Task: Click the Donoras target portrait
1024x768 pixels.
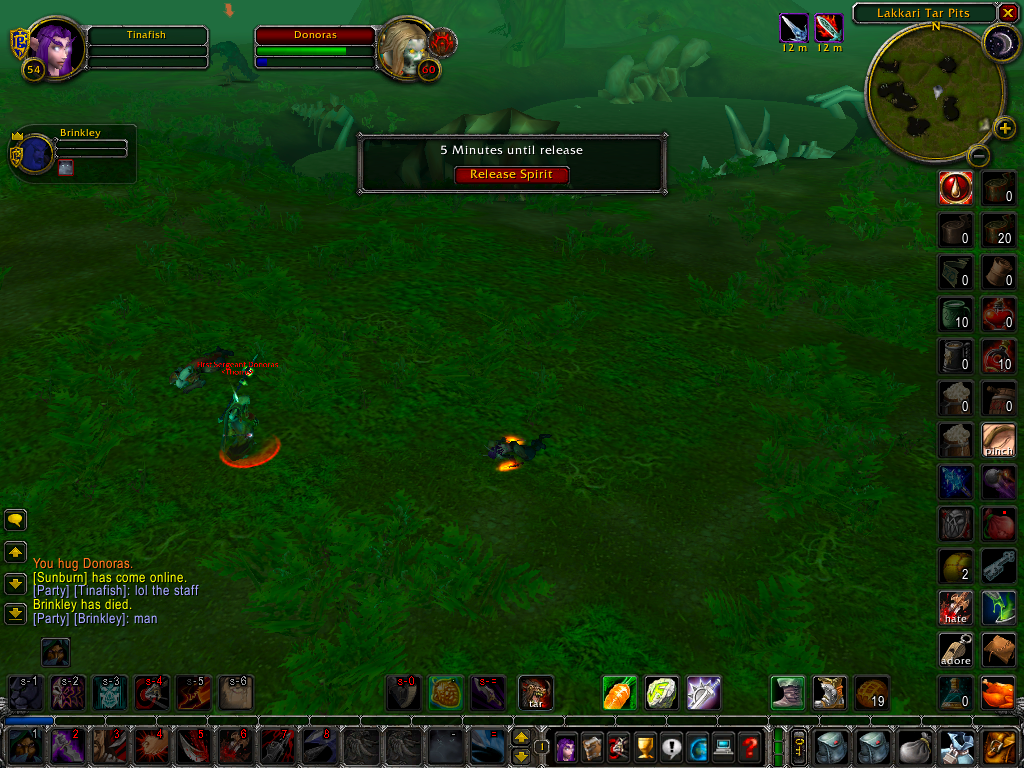Action: coord(405,48)
